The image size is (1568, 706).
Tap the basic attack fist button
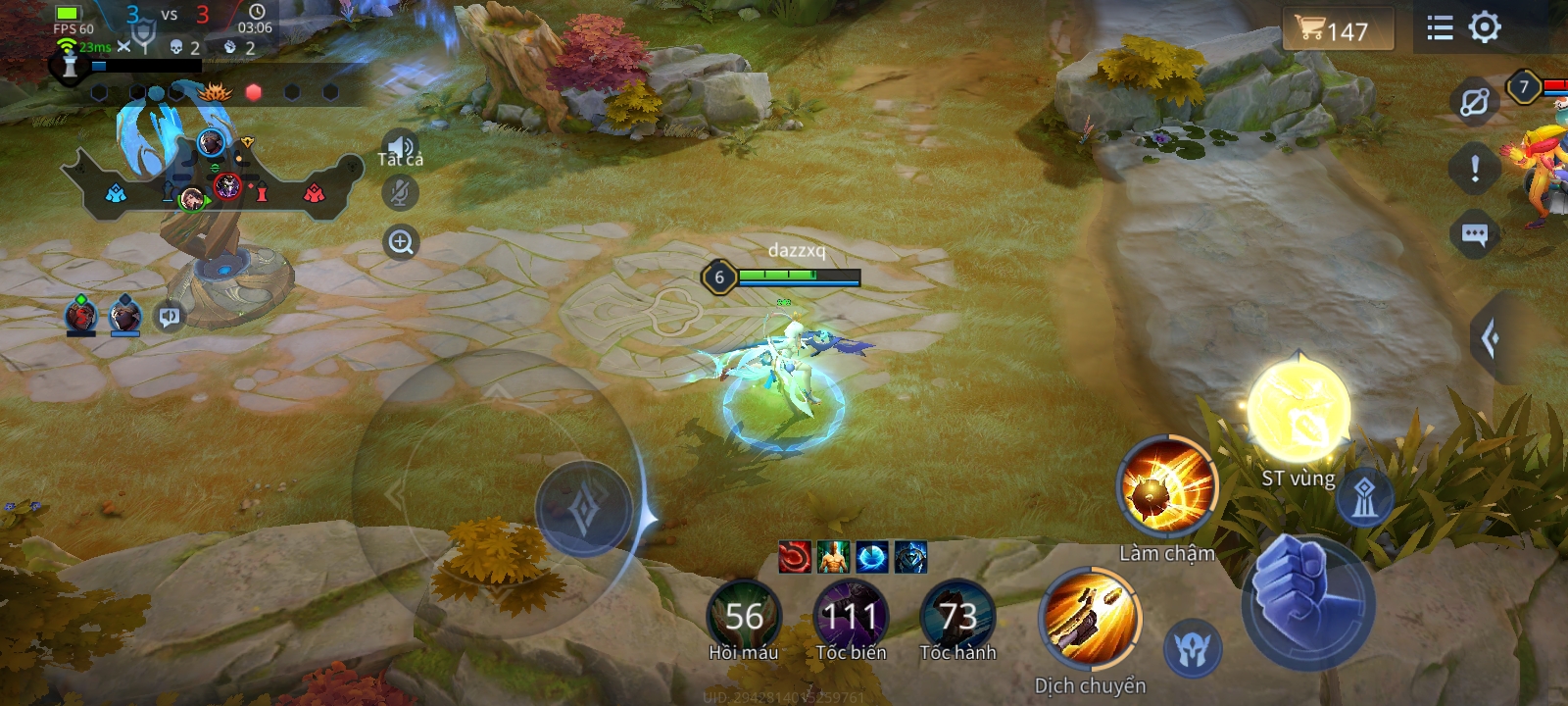(x=1306, y=600)
